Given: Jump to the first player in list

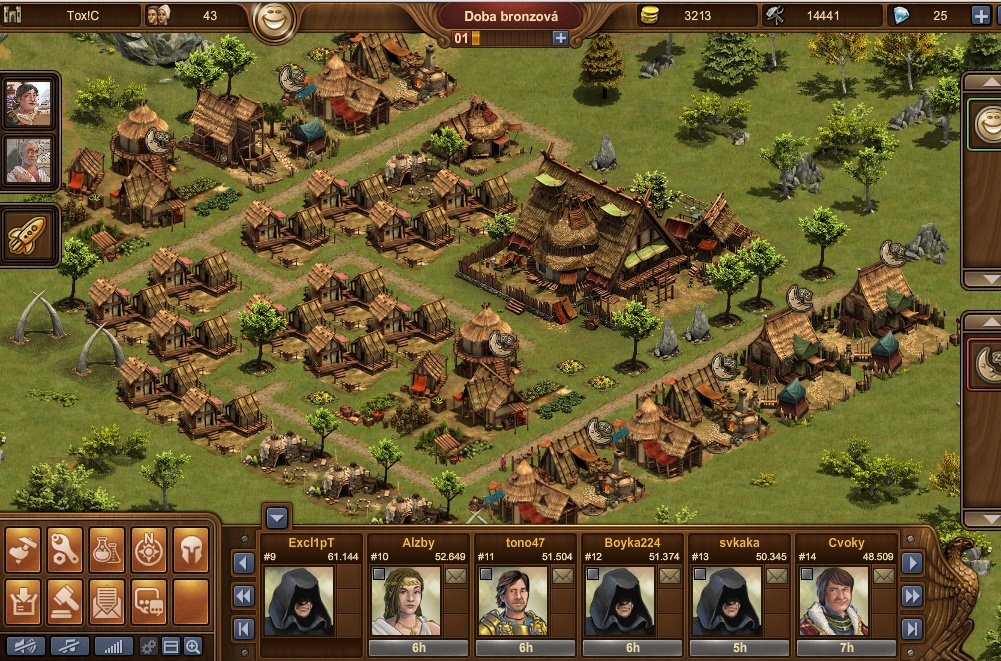Looking at the screenshot, I should point(242,629).
